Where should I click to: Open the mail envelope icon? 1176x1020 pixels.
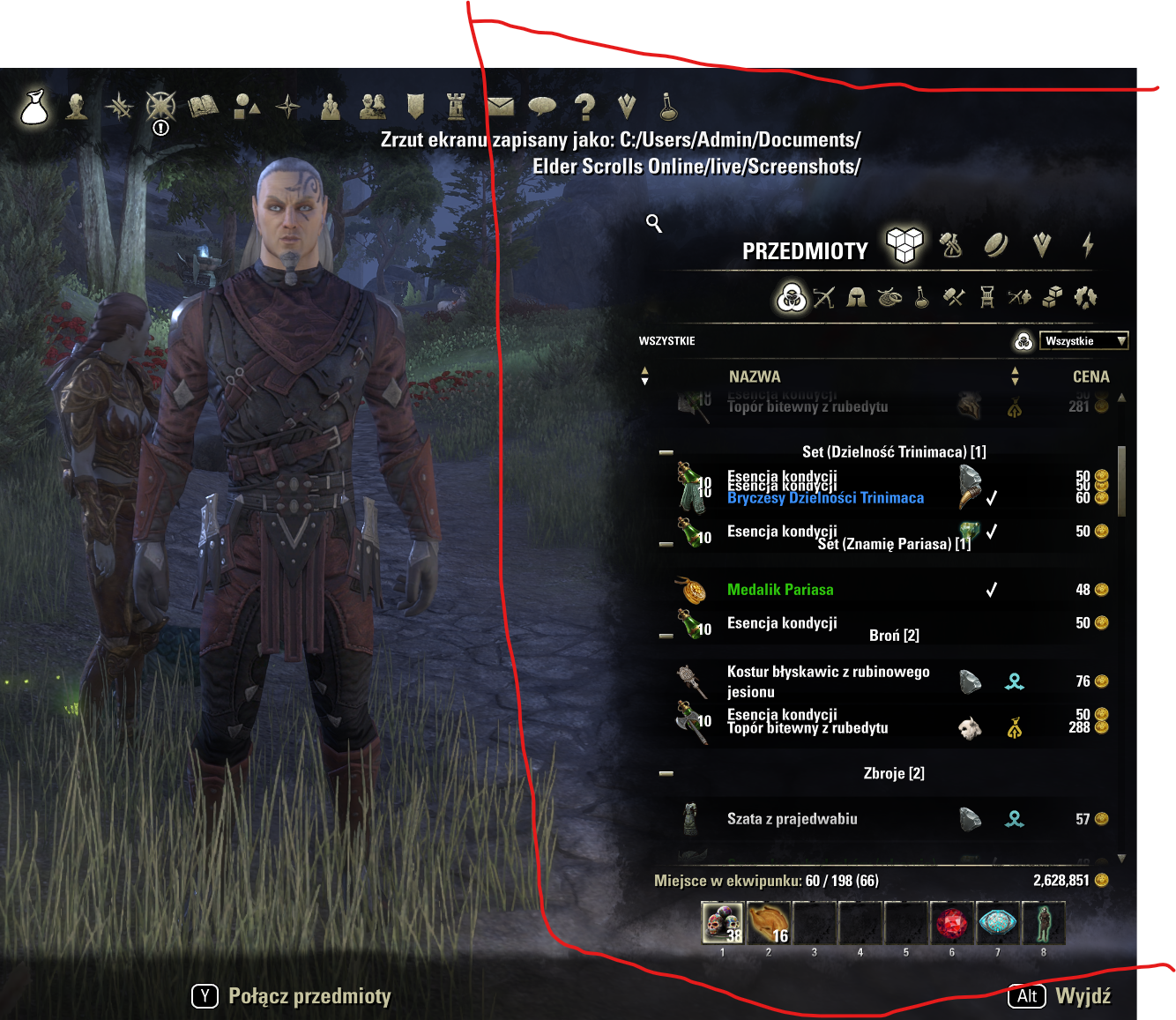pos(500,107)
